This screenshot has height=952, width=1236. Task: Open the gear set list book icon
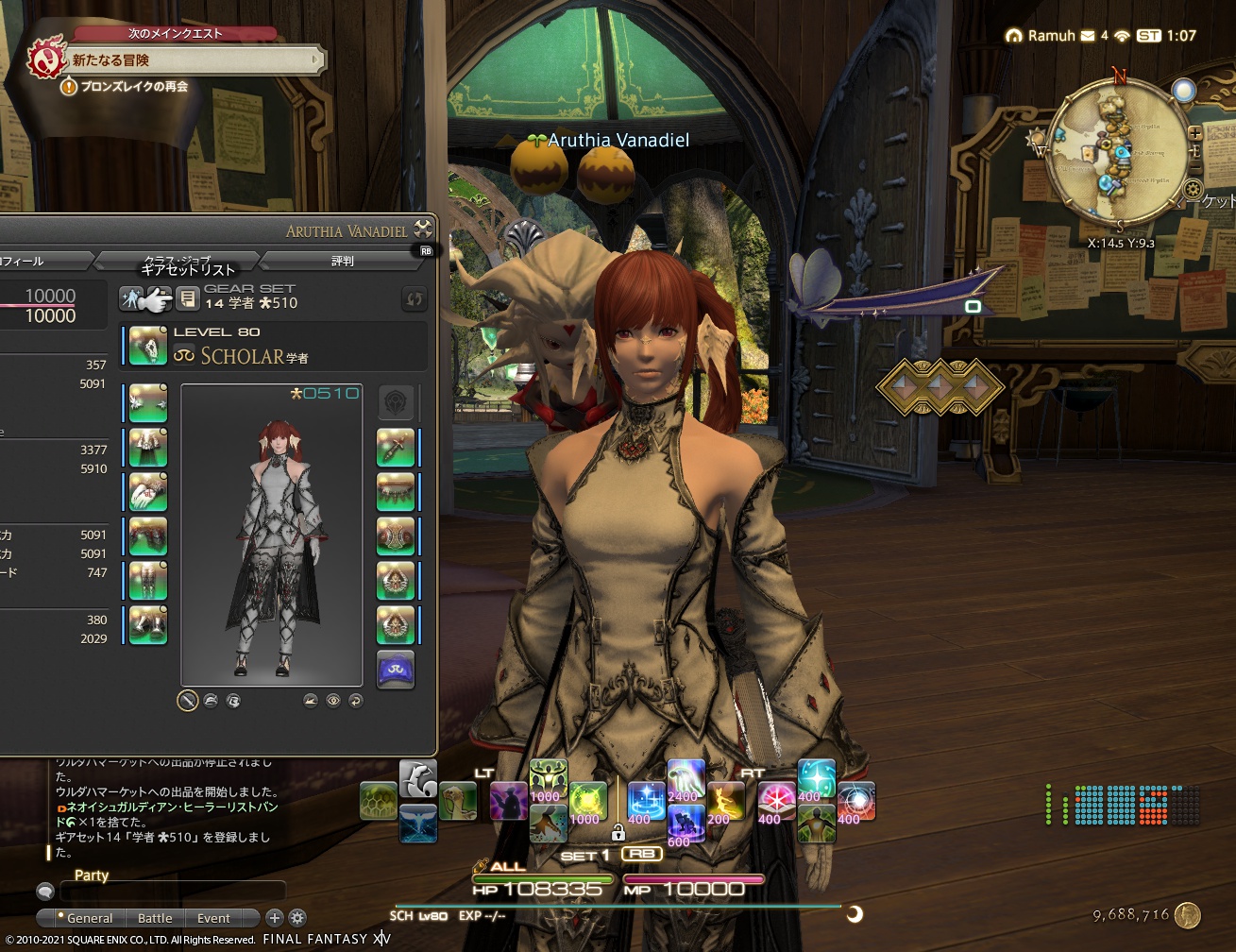pyautogui.click(x=185, y=300)
